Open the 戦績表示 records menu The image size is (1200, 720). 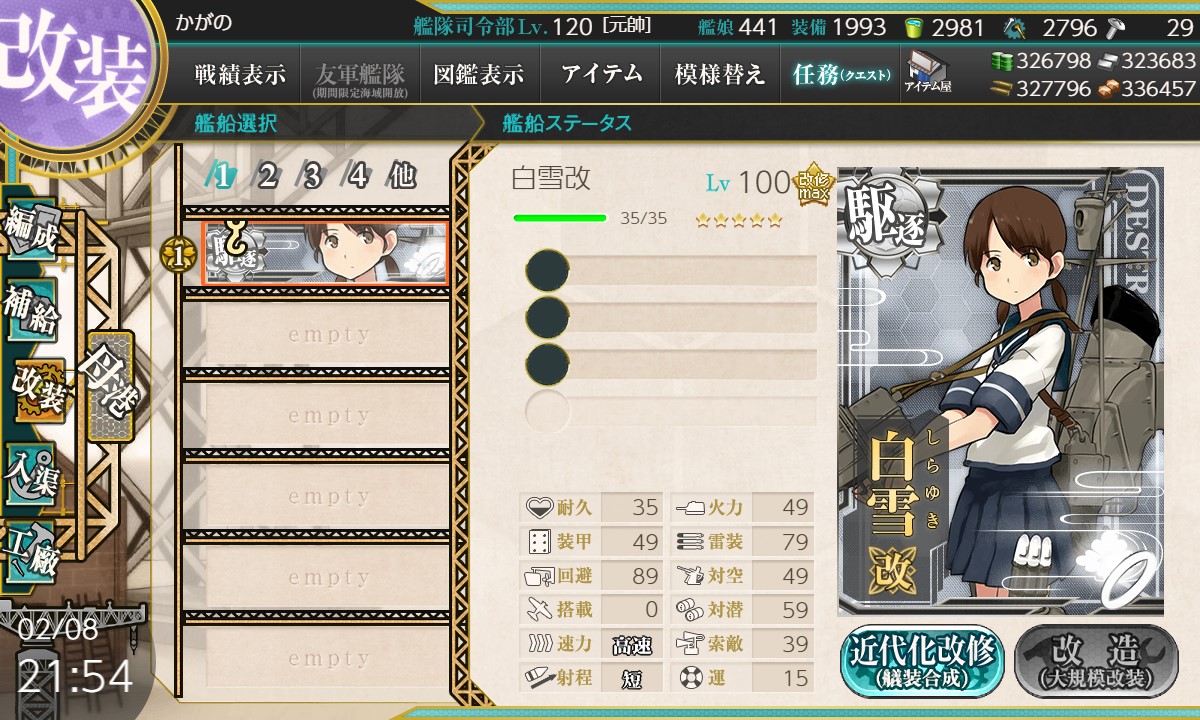point(240,74)
